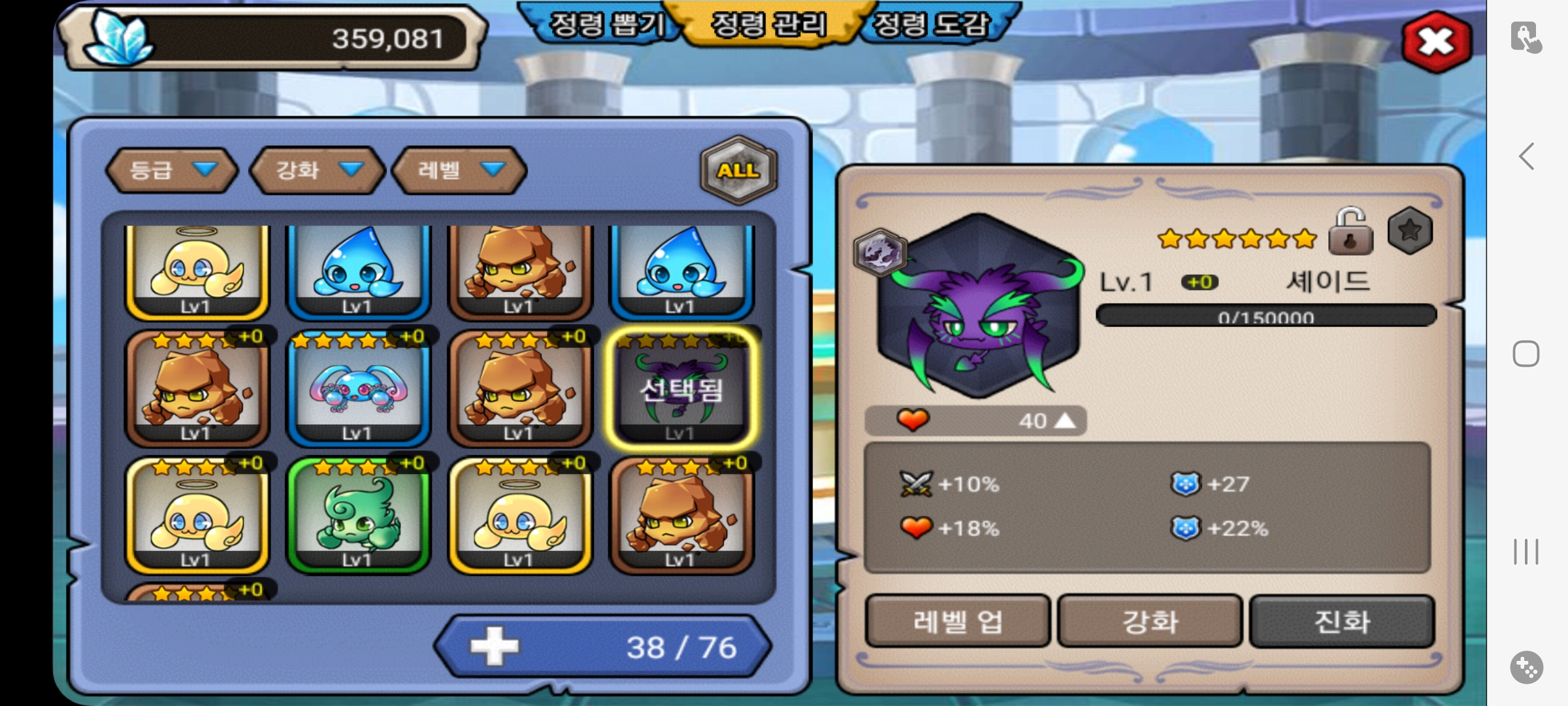Open the 등급 sort dropdown
The width and height of the screenshot is (1568, 706).
point(172,171)
